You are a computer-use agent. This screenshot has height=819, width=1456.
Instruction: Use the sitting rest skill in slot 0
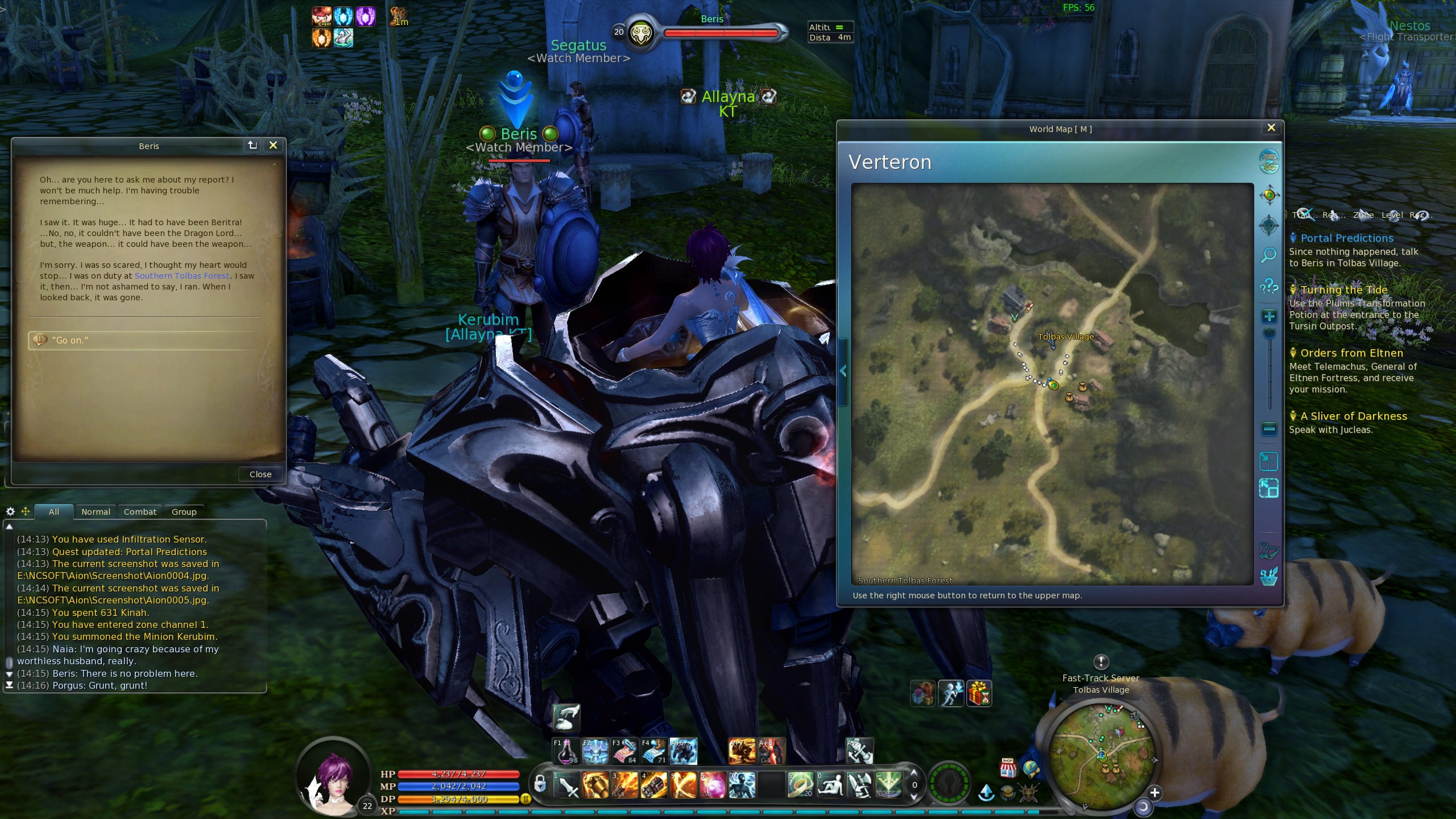pyautogui.click(x=830, y=785)
